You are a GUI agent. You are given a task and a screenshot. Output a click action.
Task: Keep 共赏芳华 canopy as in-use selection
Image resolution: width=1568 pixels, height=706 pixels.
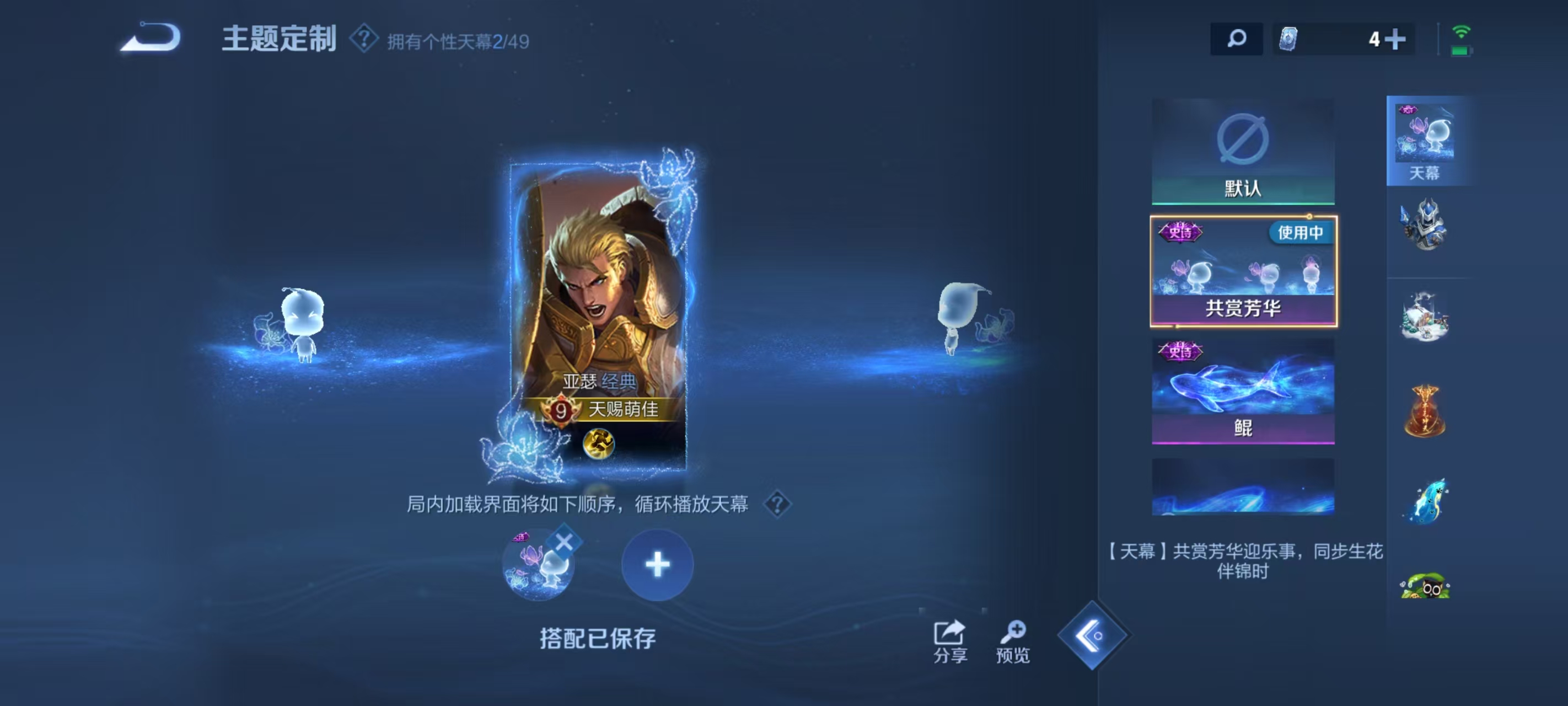(1244, 271)
